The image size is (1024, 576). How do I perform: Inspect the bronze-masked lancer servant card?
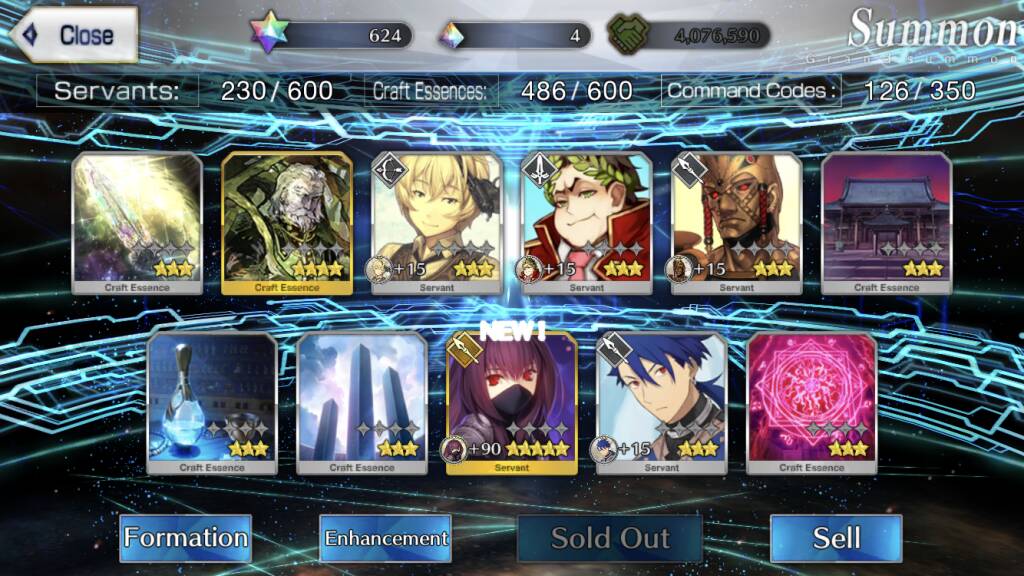click(737, 222)
